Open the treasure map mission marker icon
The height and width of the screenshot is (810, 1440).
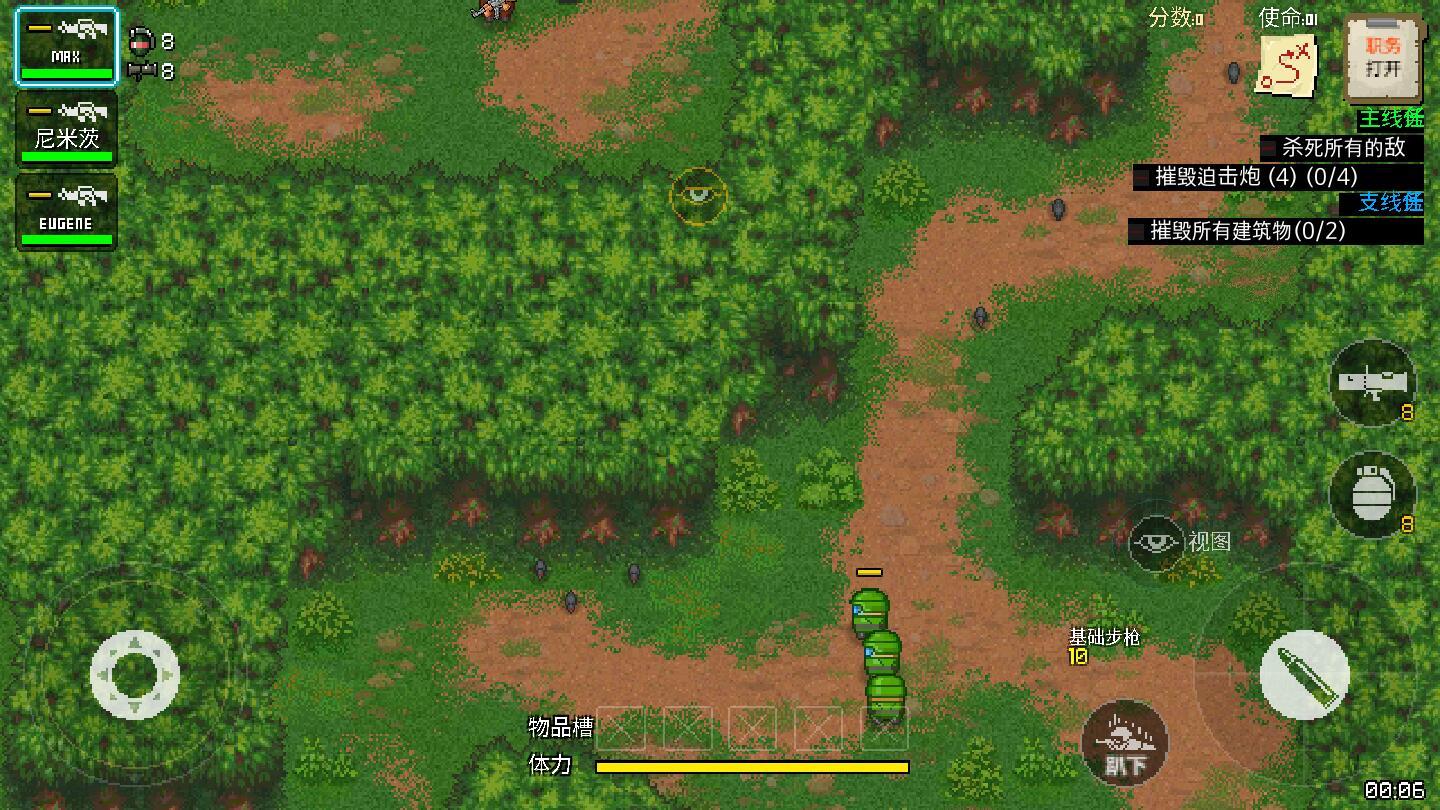click(1283, 63)
